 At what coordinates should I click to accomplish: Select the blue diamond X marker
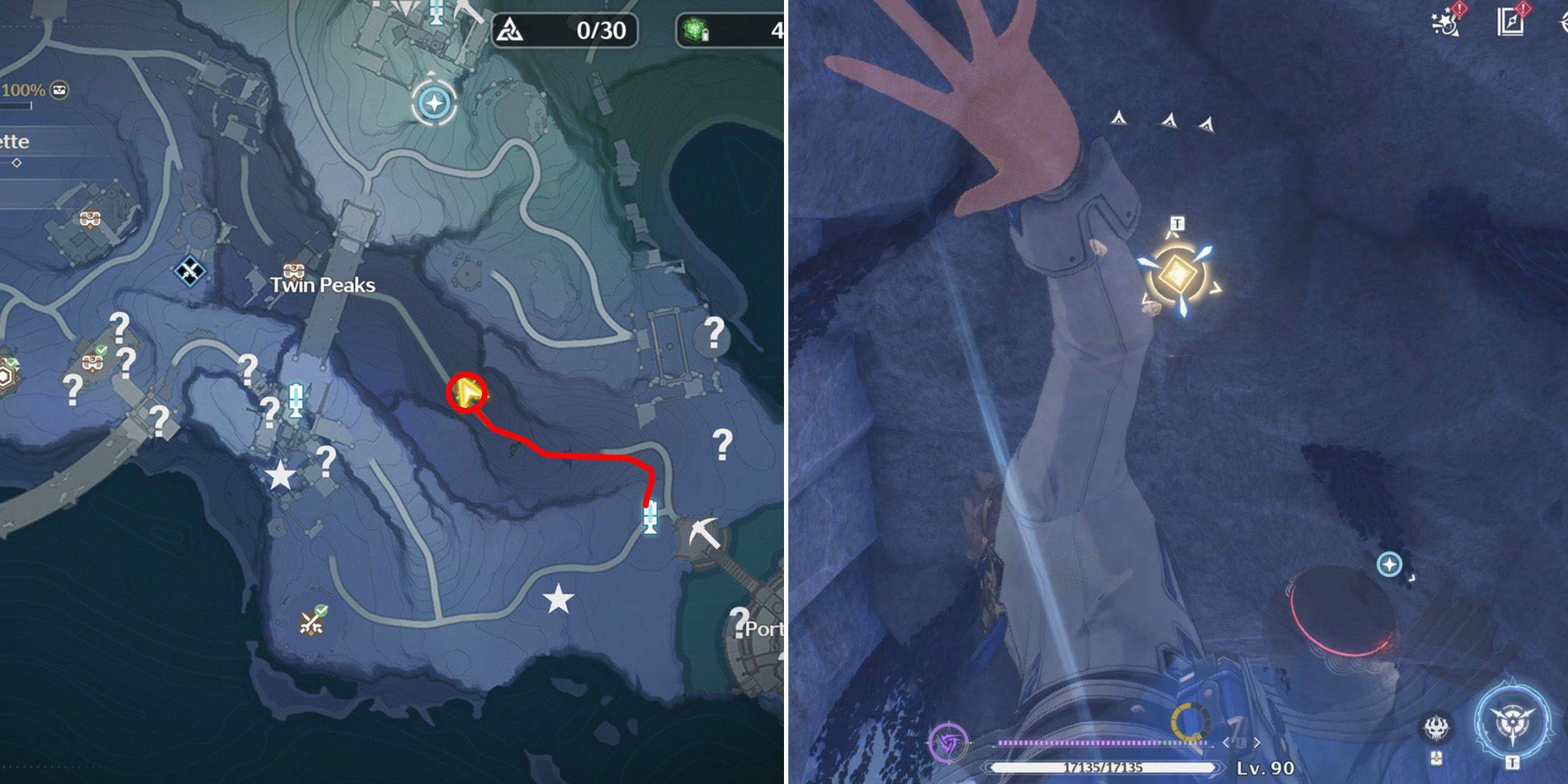point(189,271)
